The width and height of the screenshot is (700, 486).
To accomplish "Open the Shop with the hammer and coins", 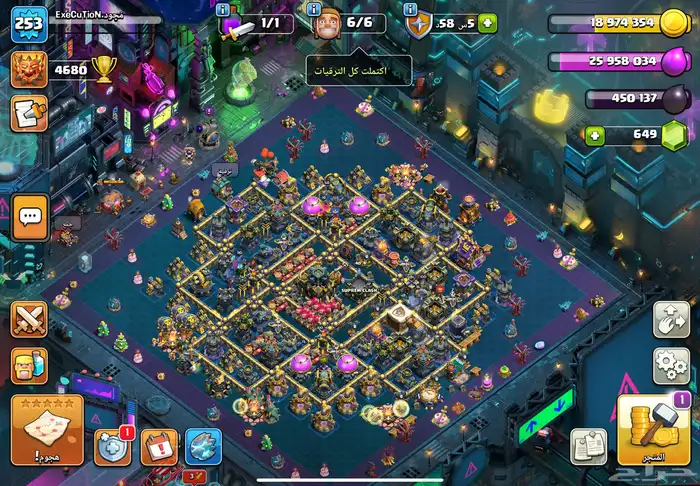I will (x=655, y=429).
